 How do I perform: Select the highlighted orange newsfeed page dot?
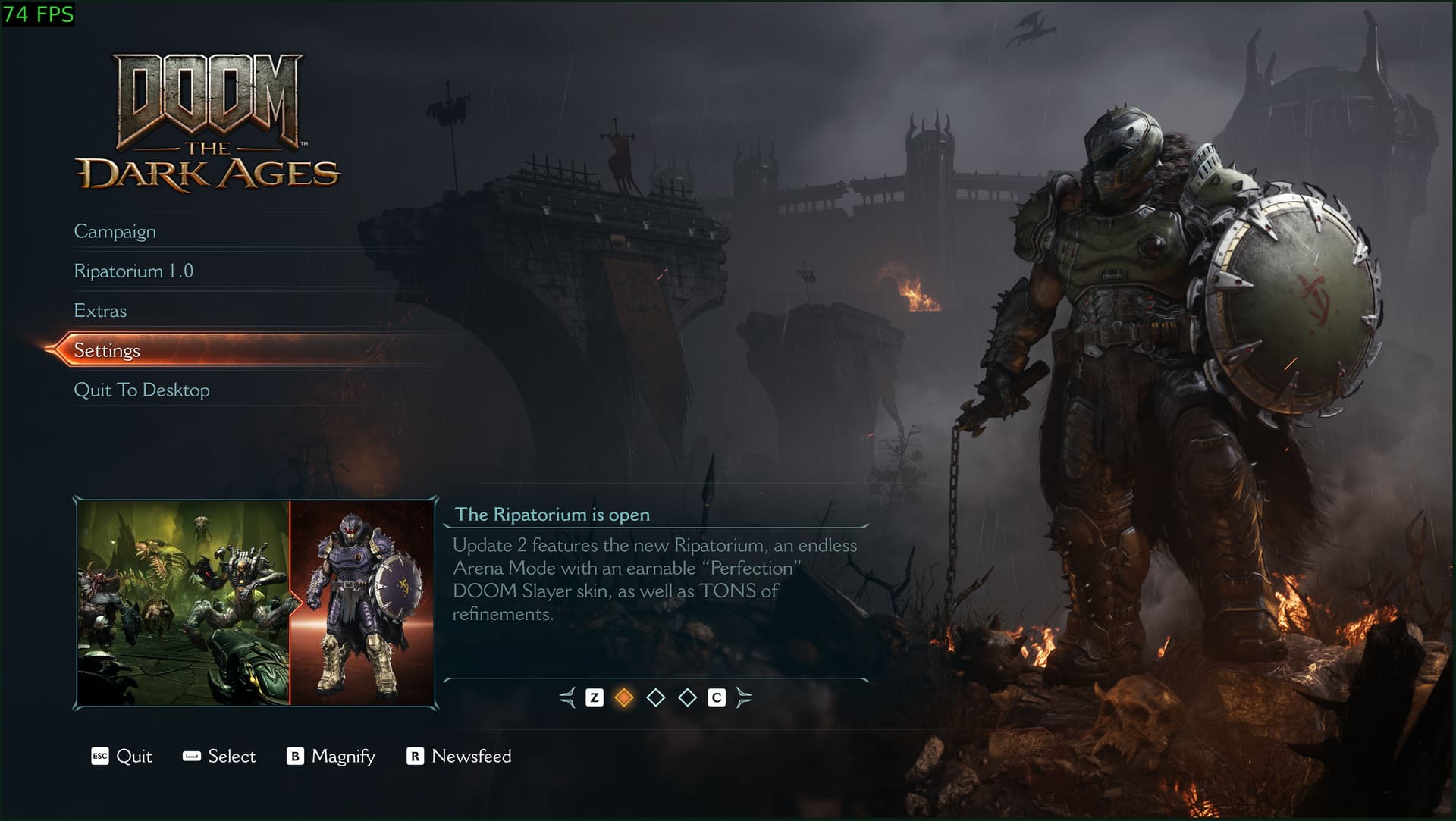pos(624,697)
